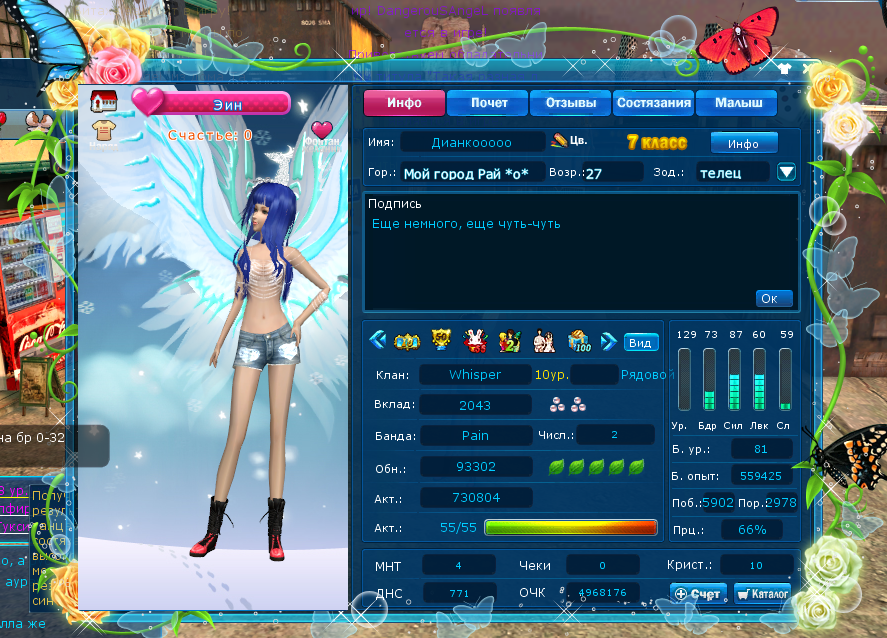Select the Состязания tab

coord(654,103)
